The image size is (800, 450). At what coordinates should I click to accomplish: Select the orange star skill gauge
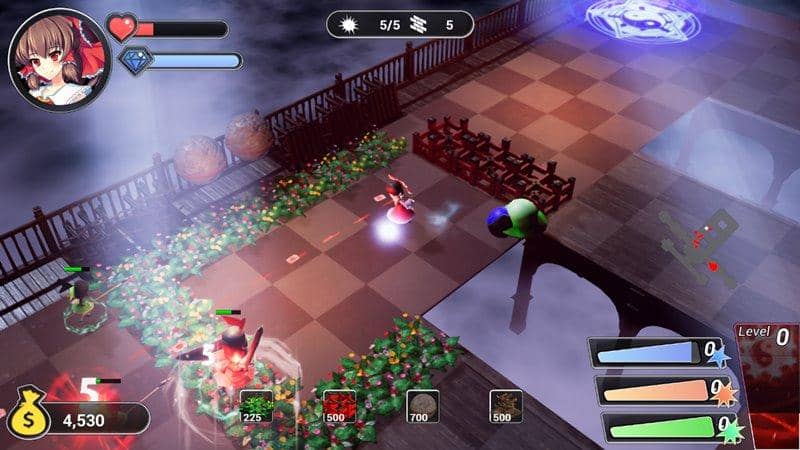pyautogui.click(x=660, y=390)
